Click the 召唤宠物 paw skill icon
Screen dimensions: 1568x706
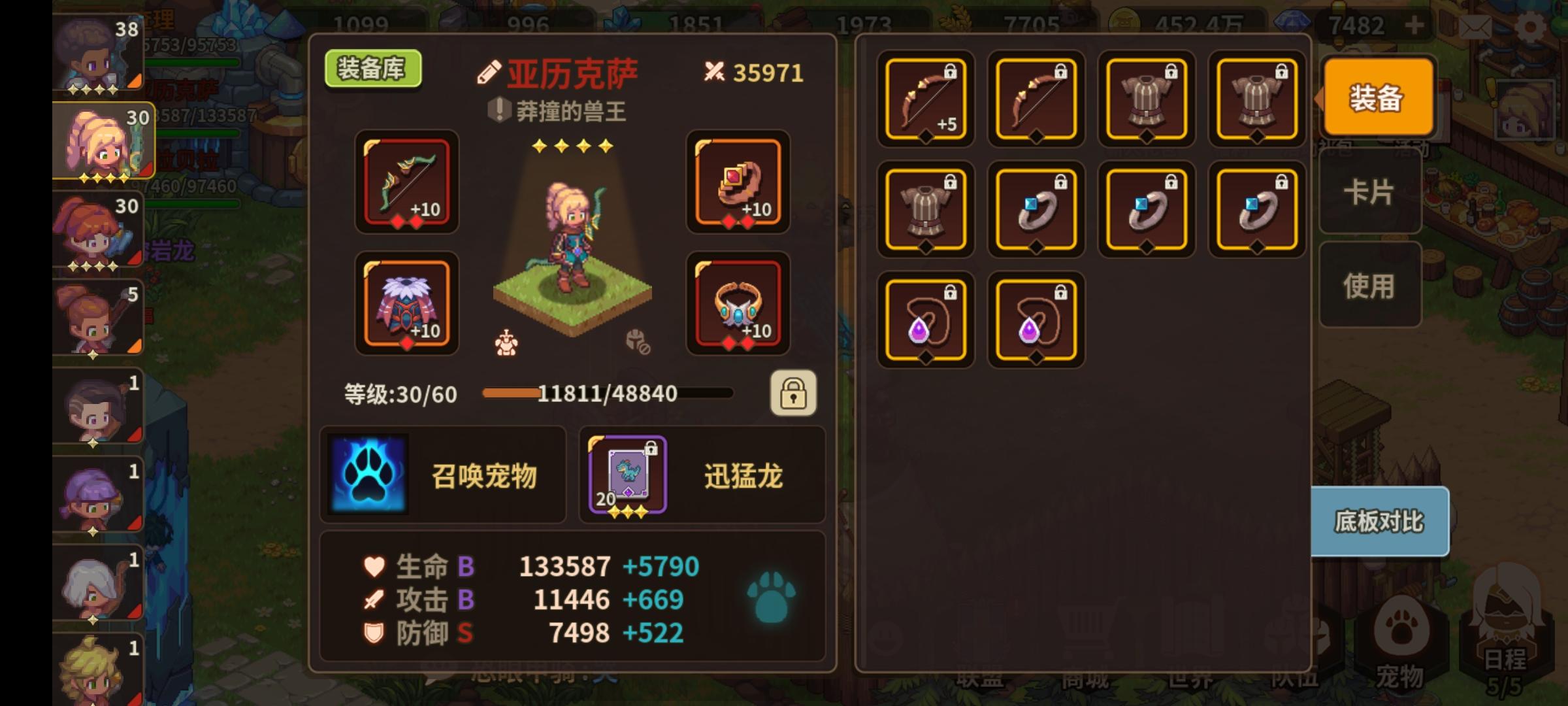click(x=369, y=476)
